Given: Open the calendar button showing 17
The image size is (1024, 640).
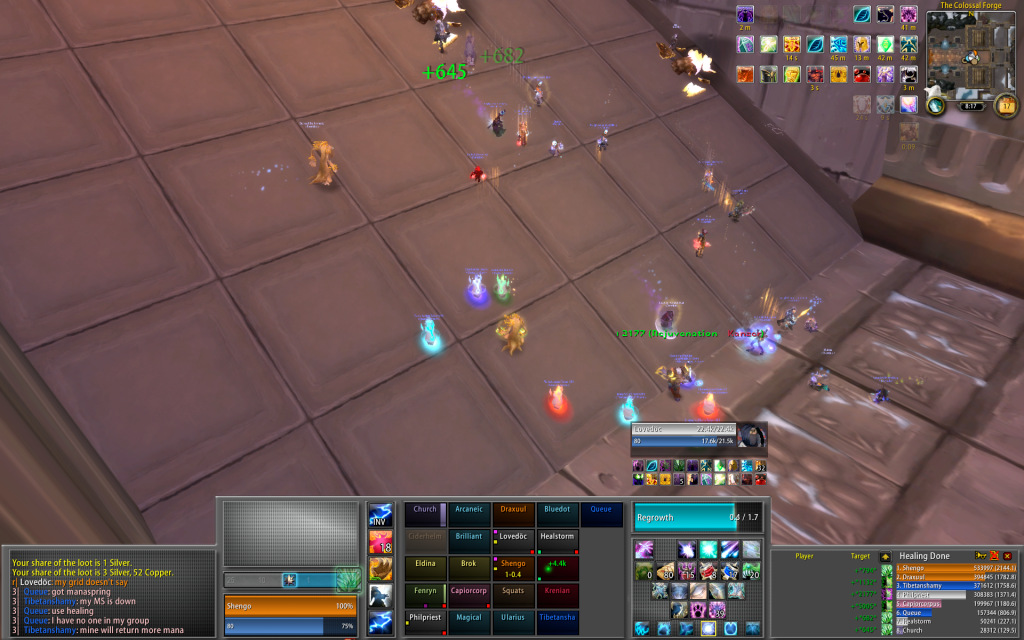Looking at the screenshot, I should (x=1005, y=105).
